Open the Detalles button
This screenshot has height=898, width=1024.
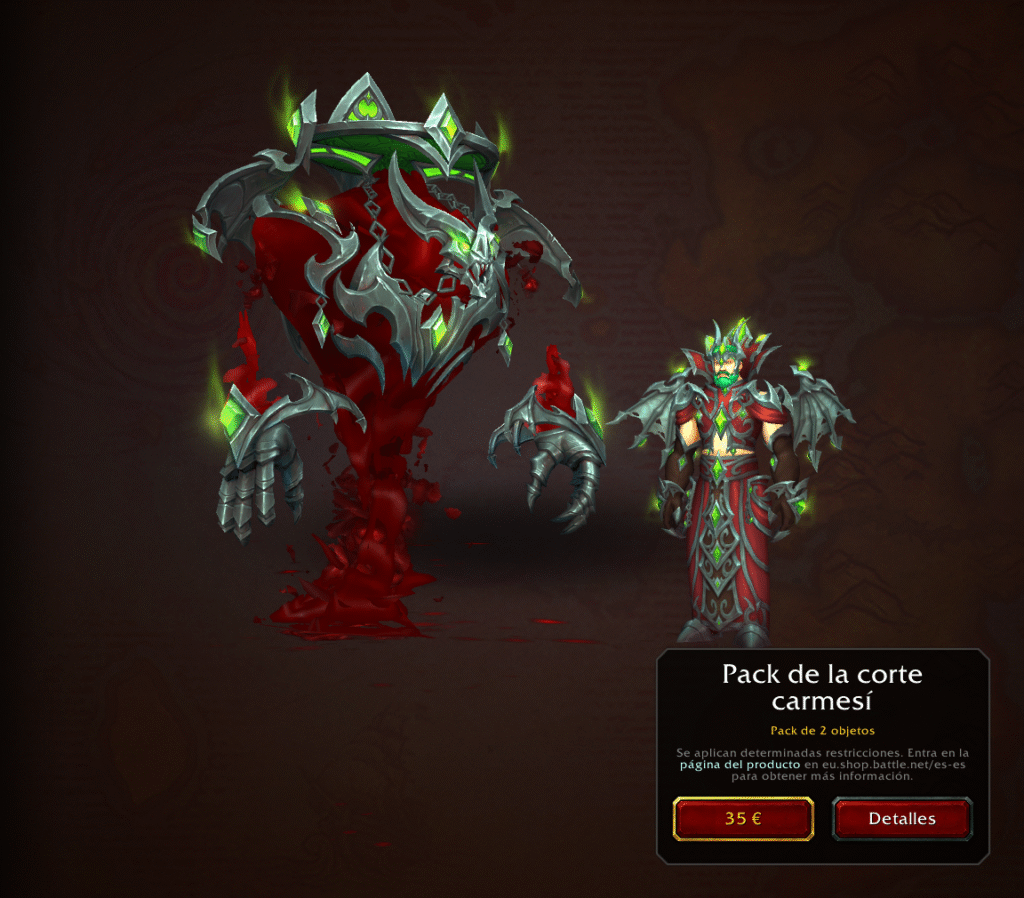[x=901, y=818]
